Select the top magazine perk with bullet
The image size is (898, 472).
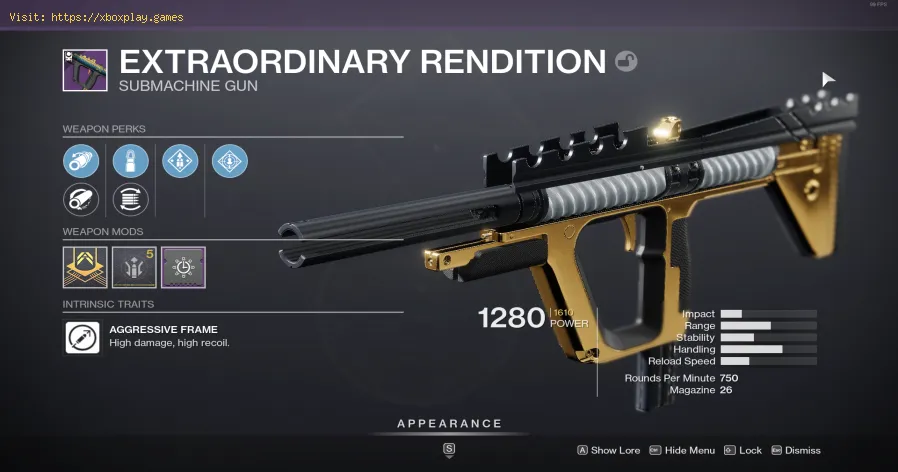[x=130, y=161]
